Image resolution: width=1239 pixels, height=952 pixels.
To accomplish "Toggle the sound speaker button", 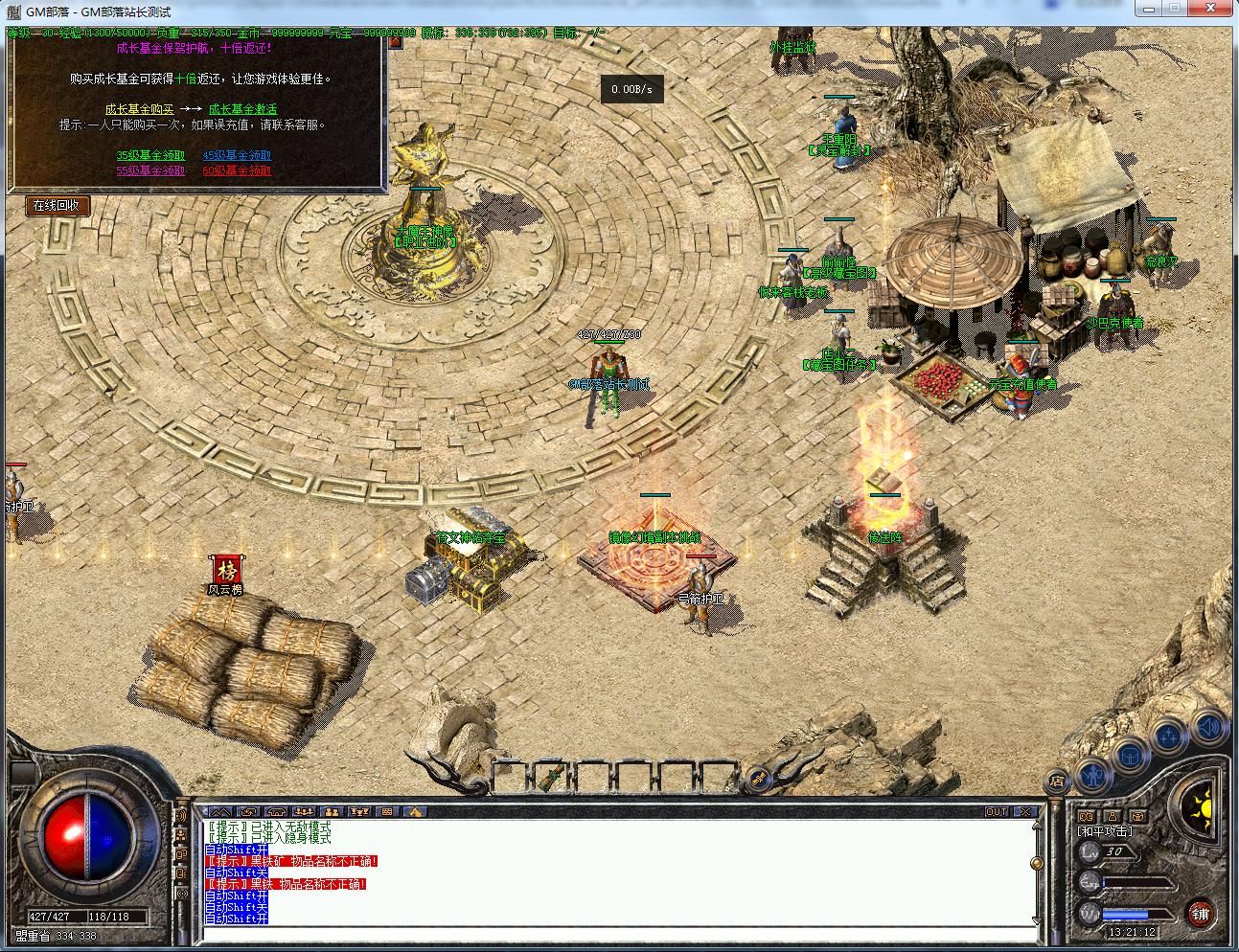I will 1209,728.
